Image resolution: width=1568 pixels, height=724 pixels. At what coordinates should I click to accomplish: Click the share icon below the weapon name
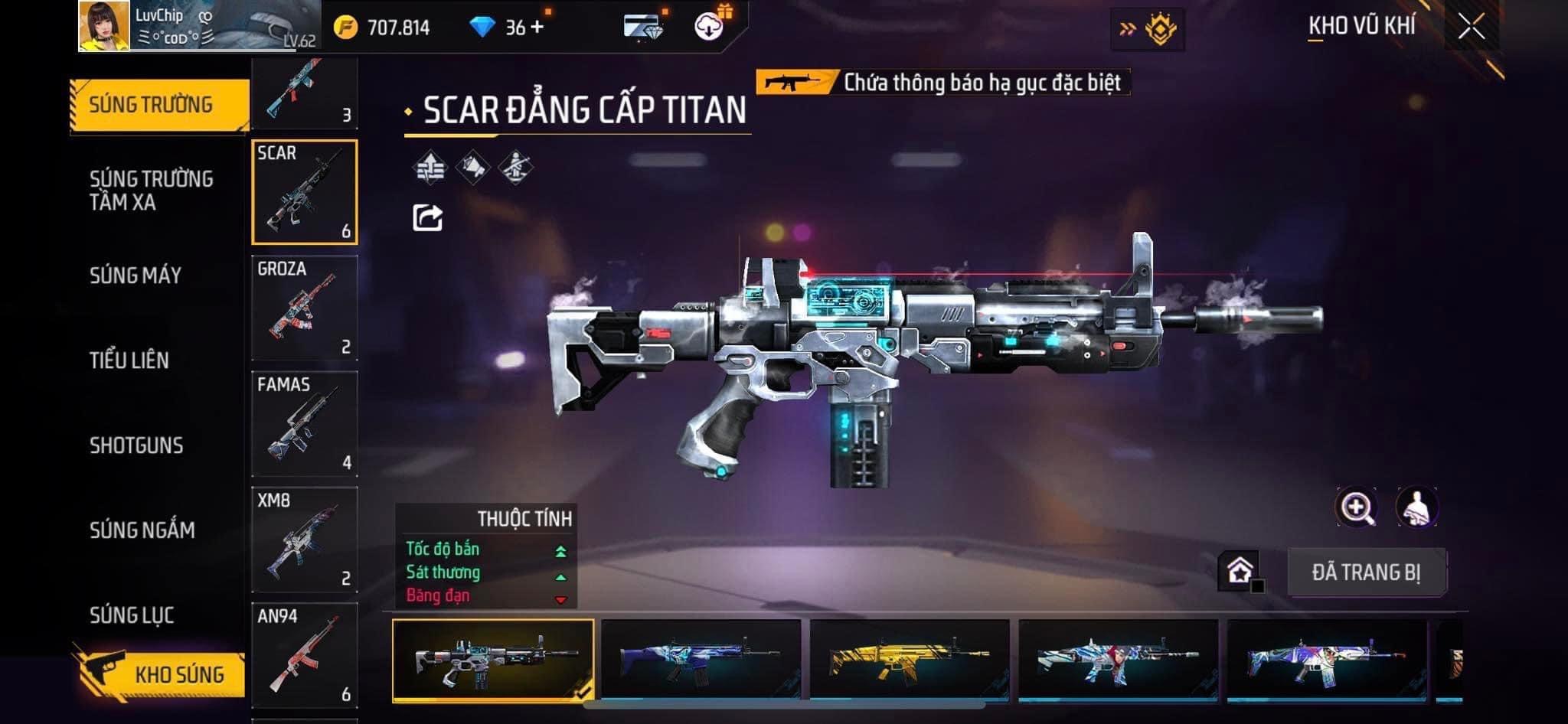(427, 218)
